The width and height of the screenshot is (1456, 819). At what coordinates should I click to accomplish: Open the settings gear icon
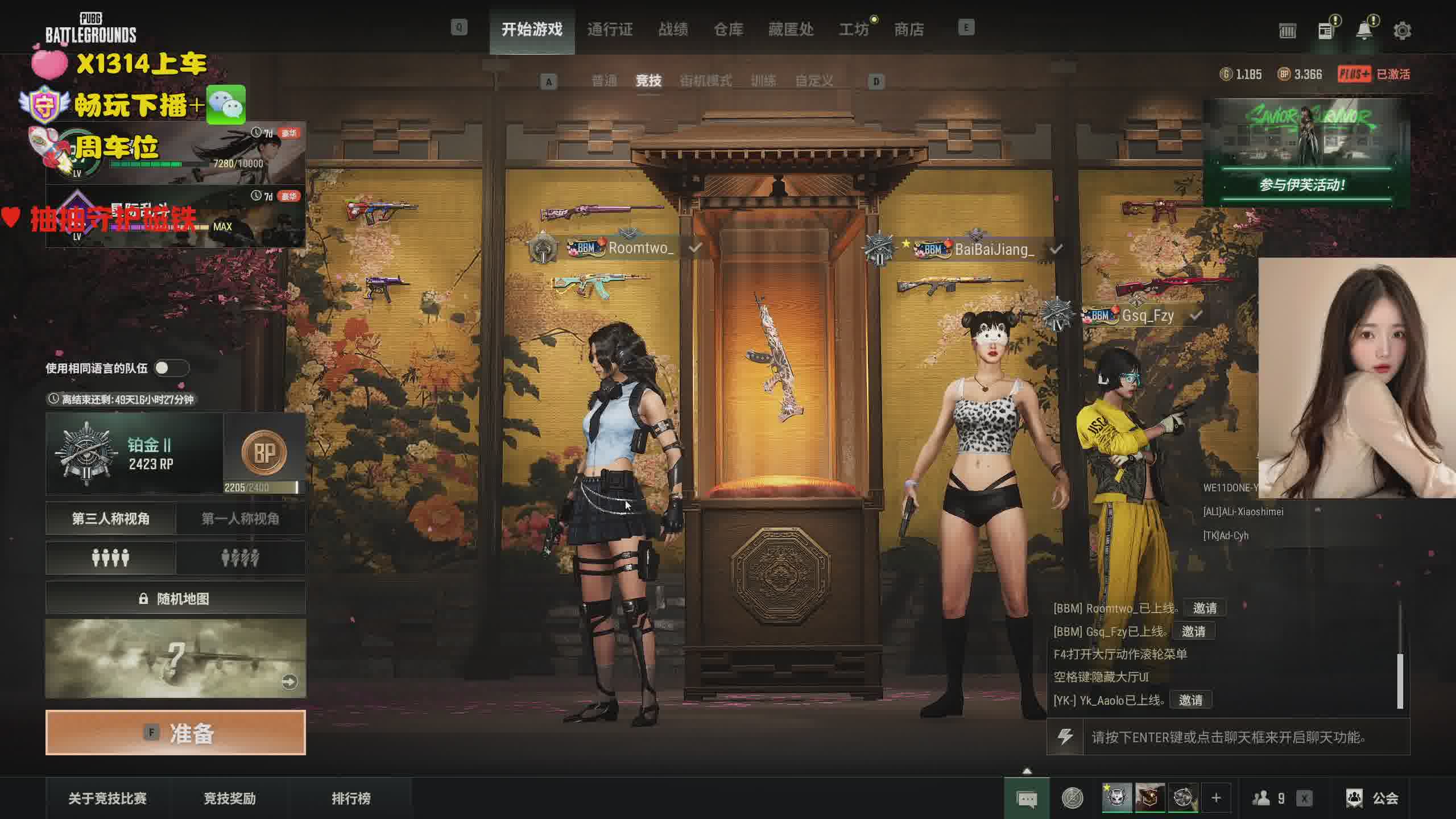coord(1402,30)
